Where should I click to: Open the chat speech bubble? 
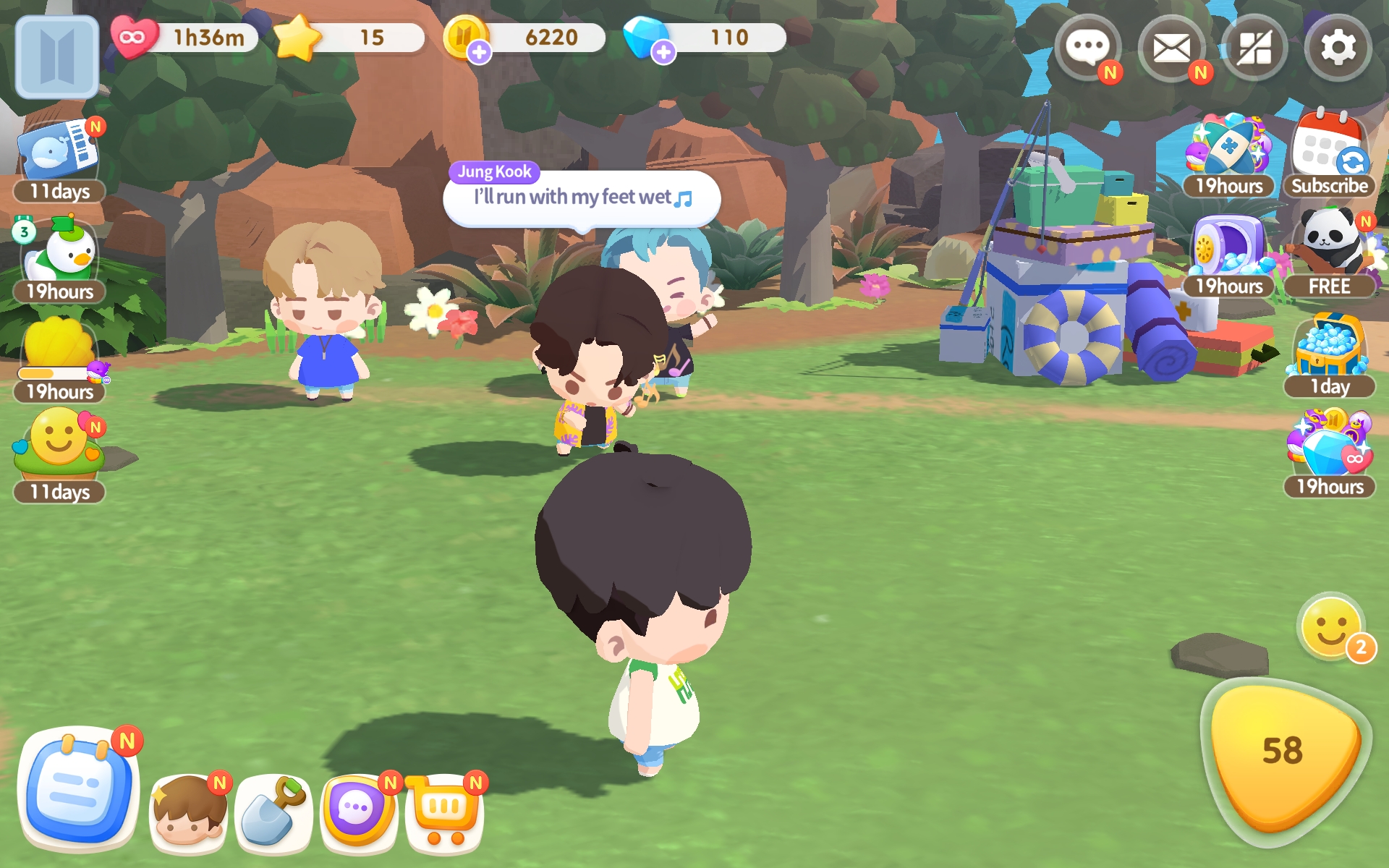coord(1087,49)
